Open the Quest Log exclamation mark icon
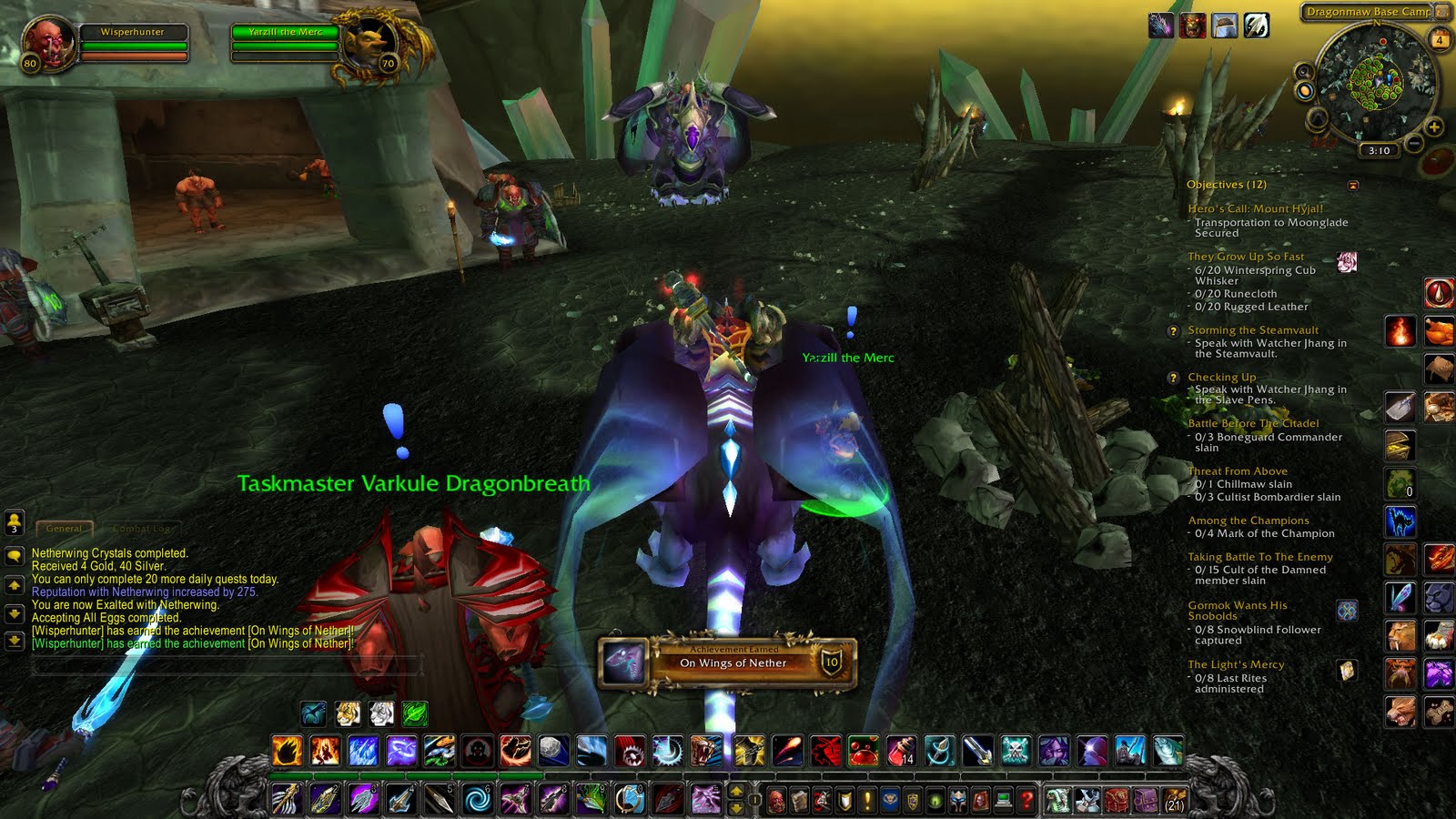1456x819 pixels. [x=869, y=799]
